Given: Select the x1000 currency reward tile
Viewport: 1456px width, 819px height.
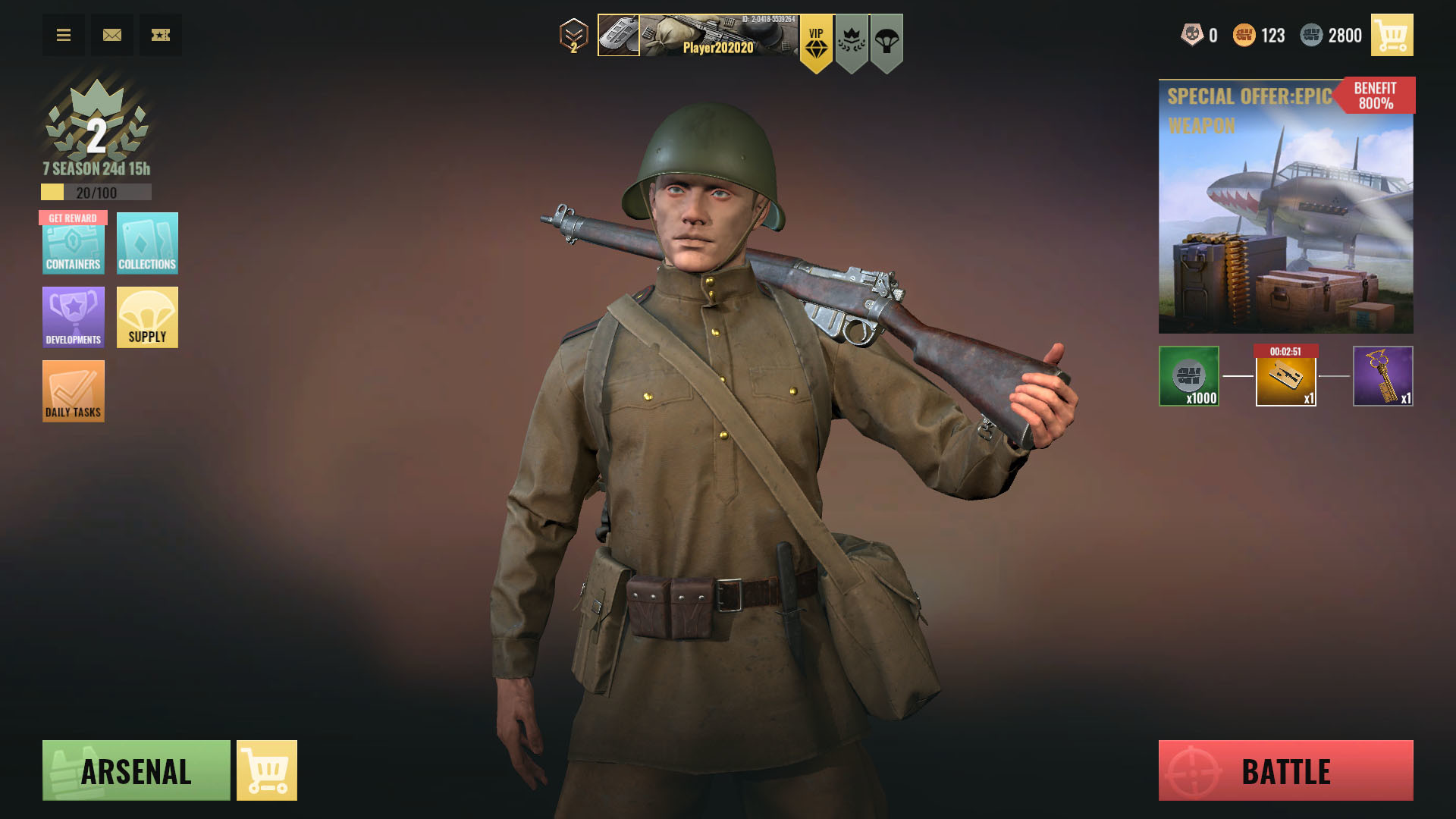Looking at the screenshot, I should coord(1188,376).
